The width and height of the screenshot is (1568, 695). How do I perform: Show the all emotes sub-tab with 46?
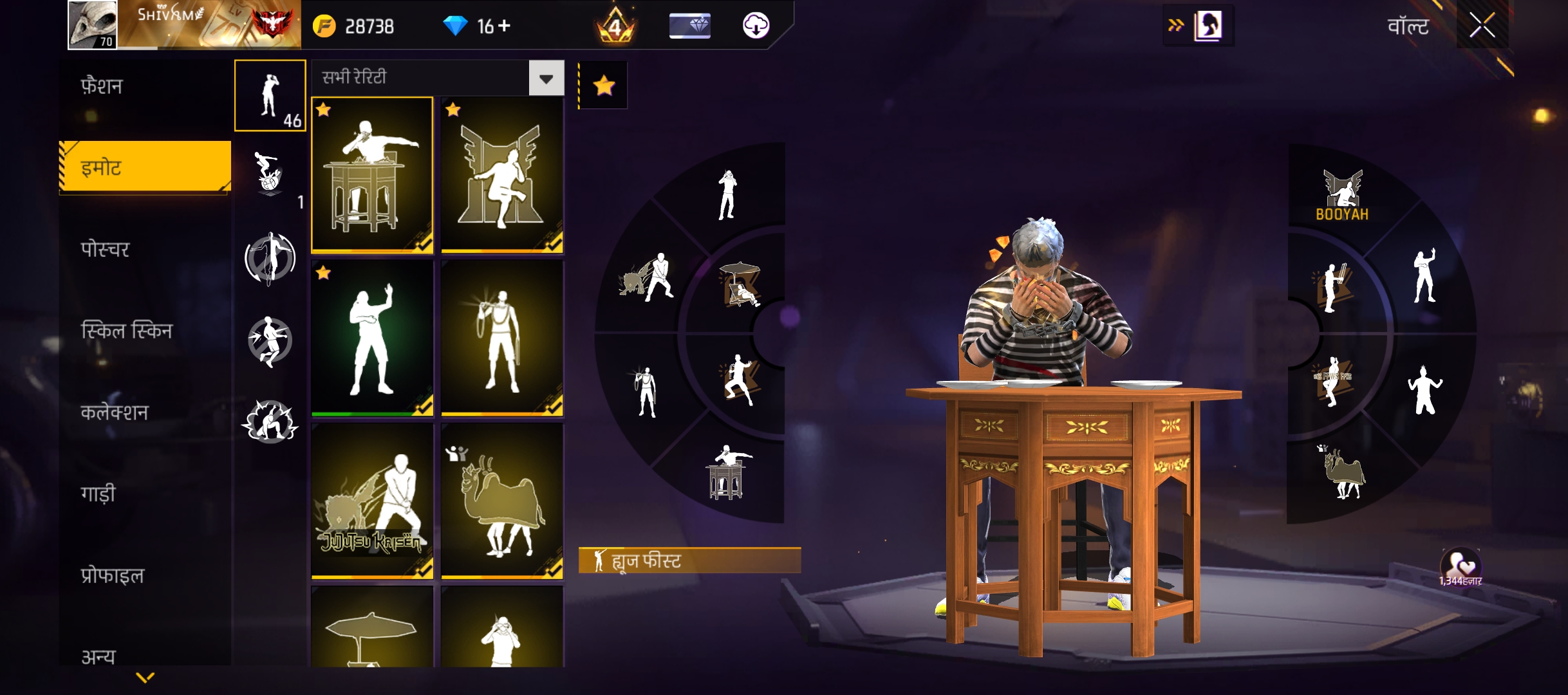[270, 96]
